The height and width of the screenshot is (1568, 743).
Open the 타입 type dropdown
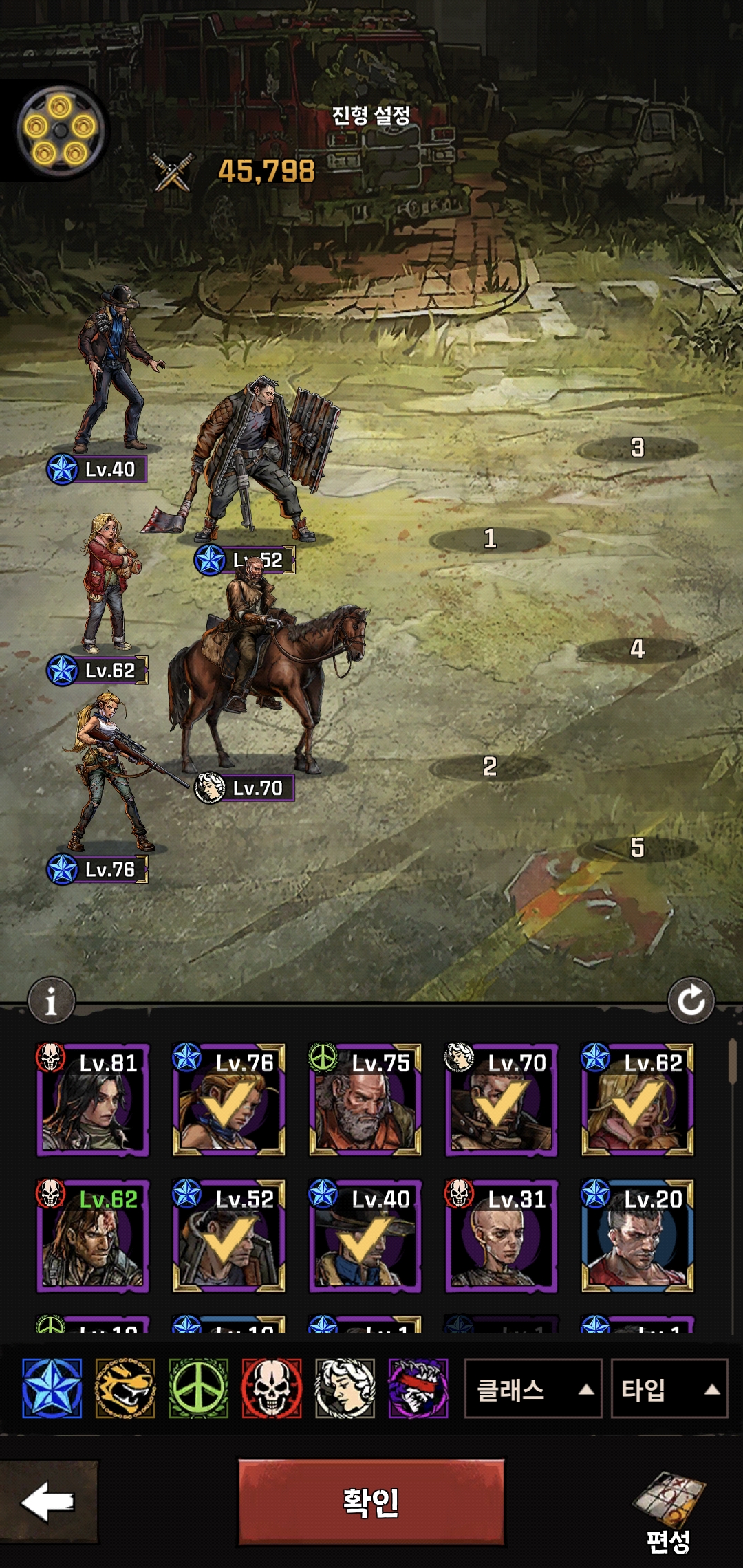669,1389
